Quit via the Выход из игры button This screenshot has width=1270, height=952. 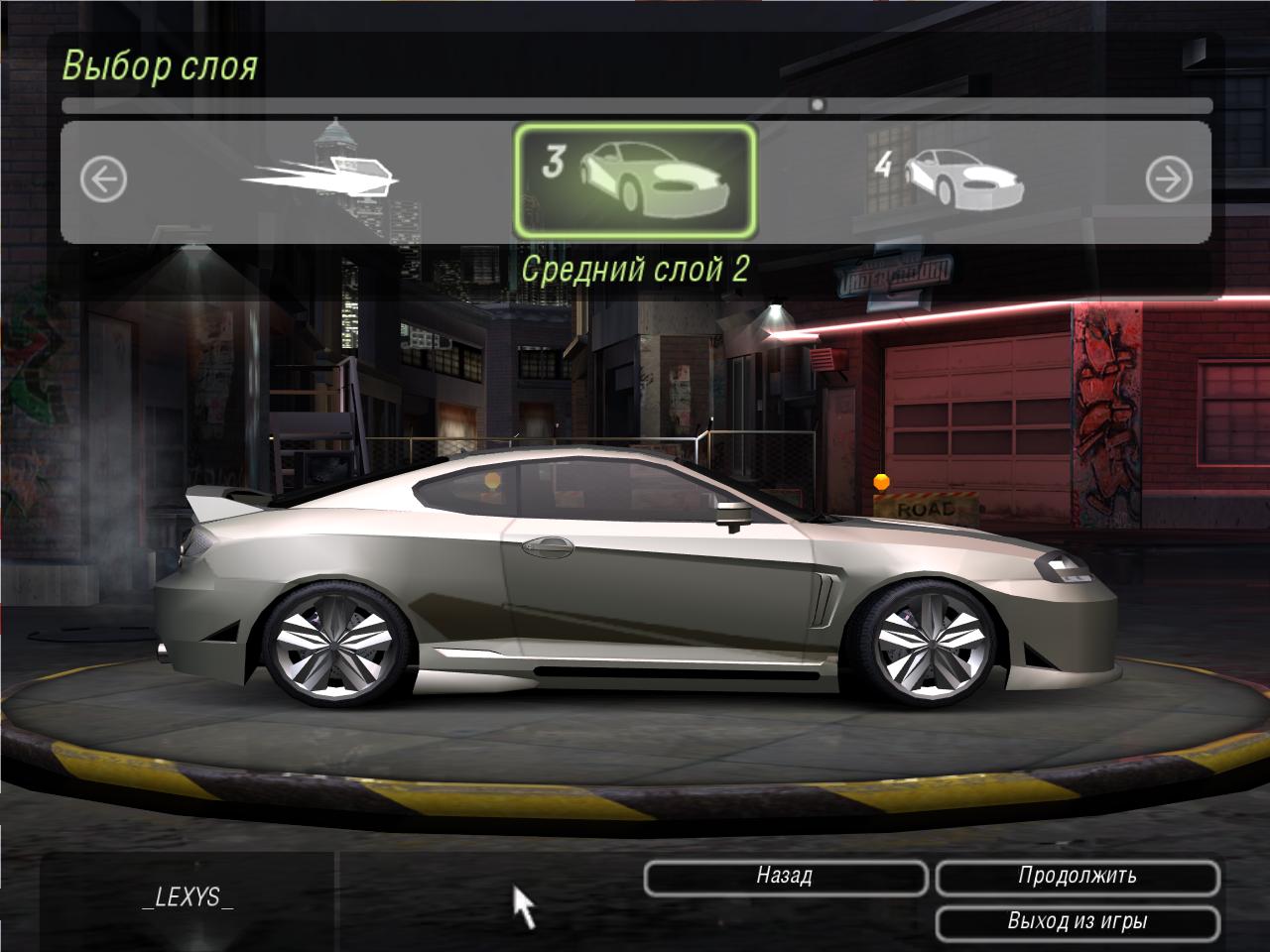click(x=1078, y=922)
